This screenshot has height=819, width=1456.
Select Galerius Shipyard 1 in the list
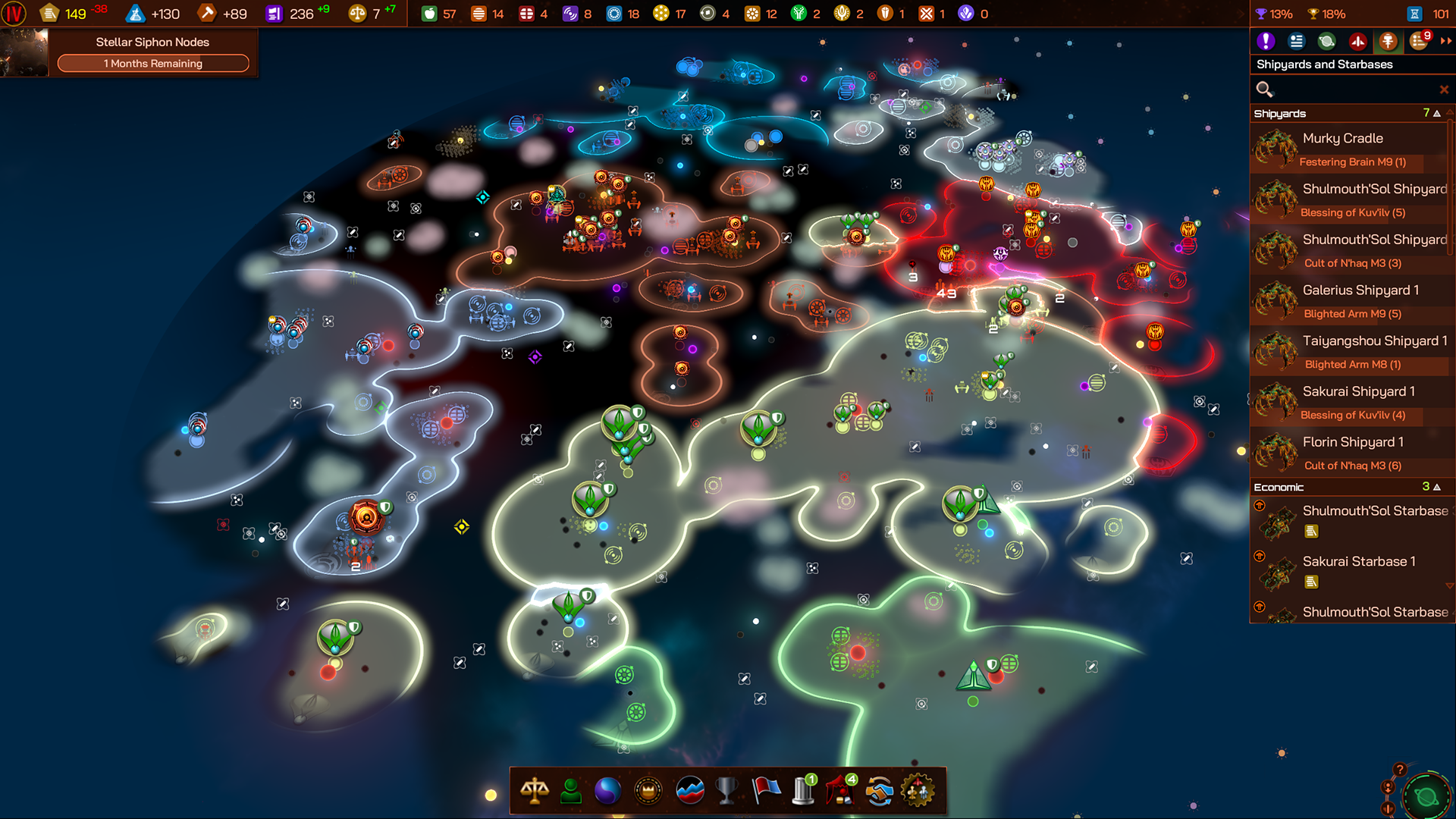1348,301
